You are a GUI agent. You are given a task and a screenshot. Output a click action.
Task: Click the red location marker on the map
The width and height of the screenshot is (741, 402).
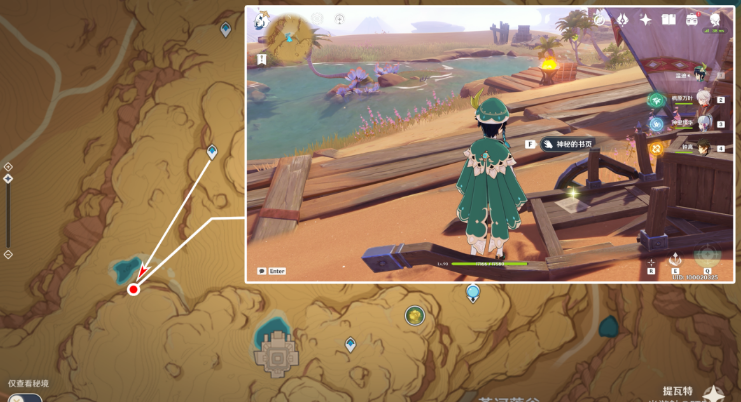133,289
